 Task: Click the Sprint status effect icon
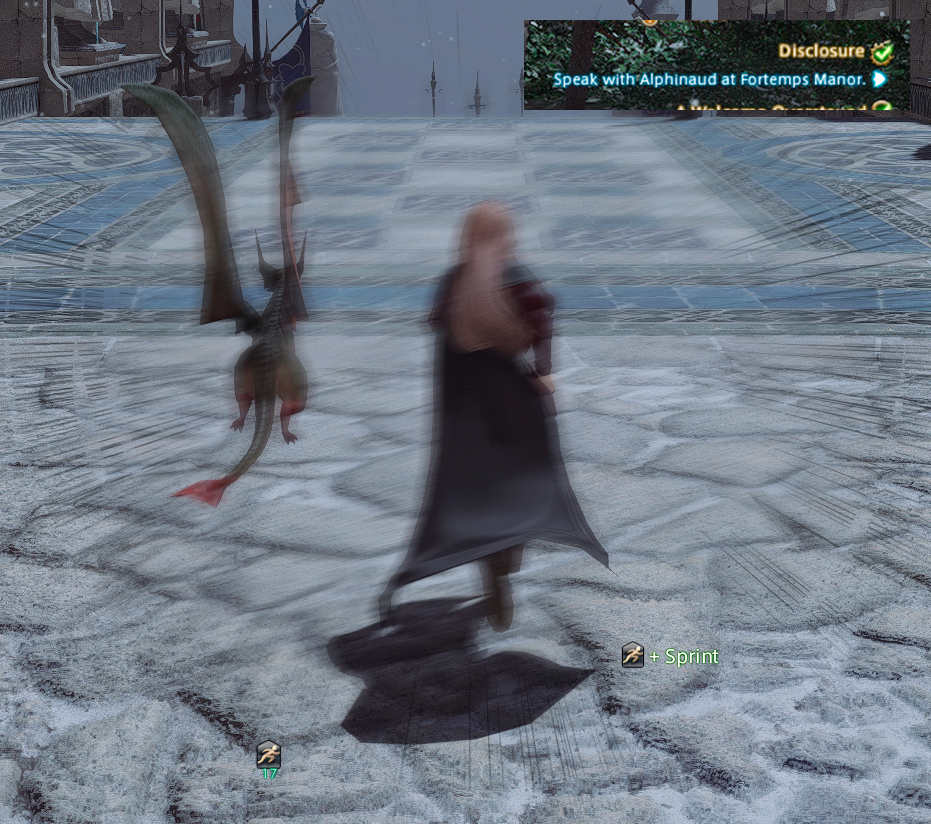(x=268, y=754)
